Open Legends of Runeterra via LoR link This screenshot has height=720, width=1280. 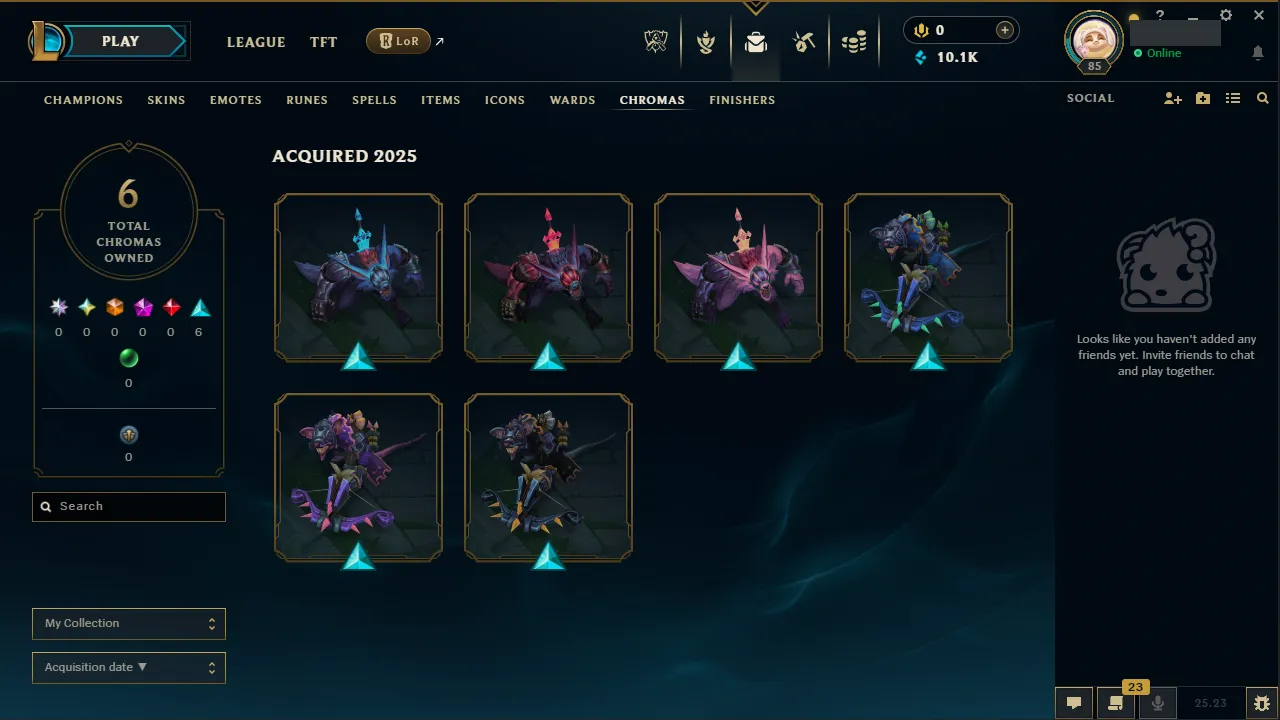398,41
